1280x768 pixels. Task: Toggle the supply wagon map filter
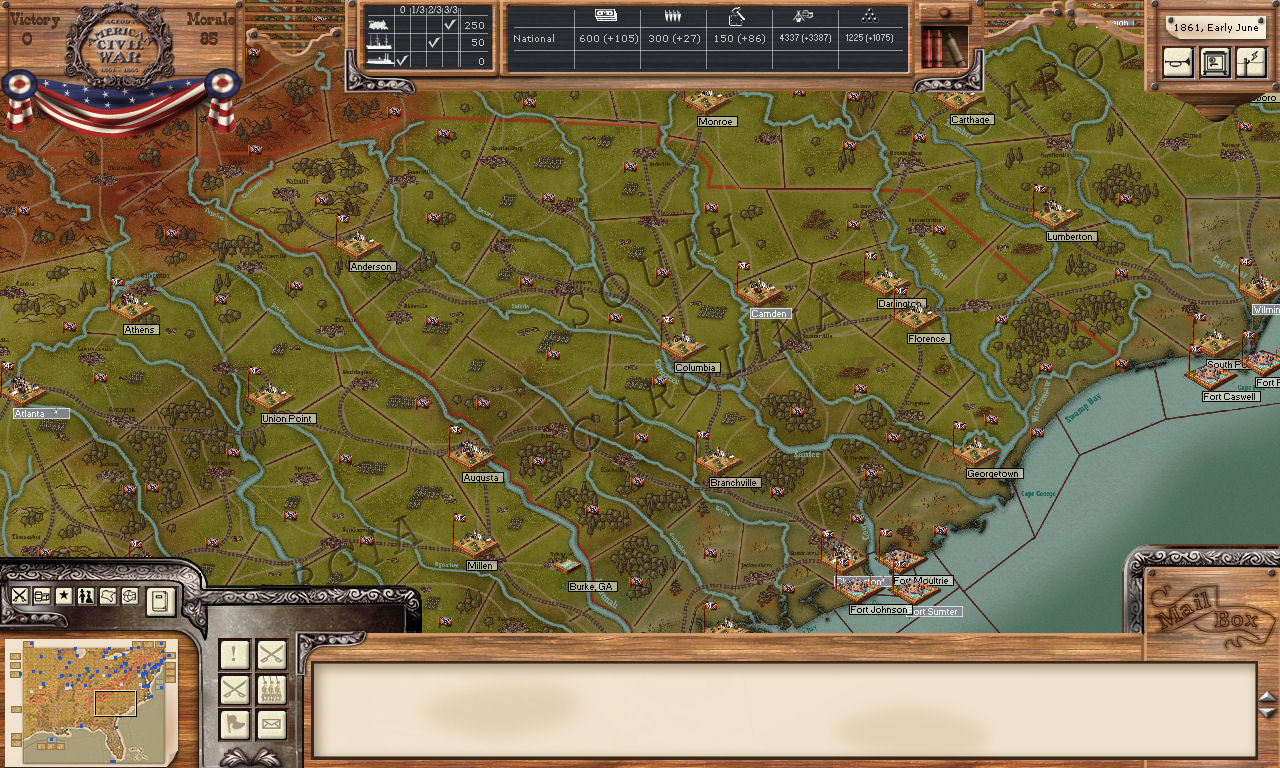(x=42, y=596)
